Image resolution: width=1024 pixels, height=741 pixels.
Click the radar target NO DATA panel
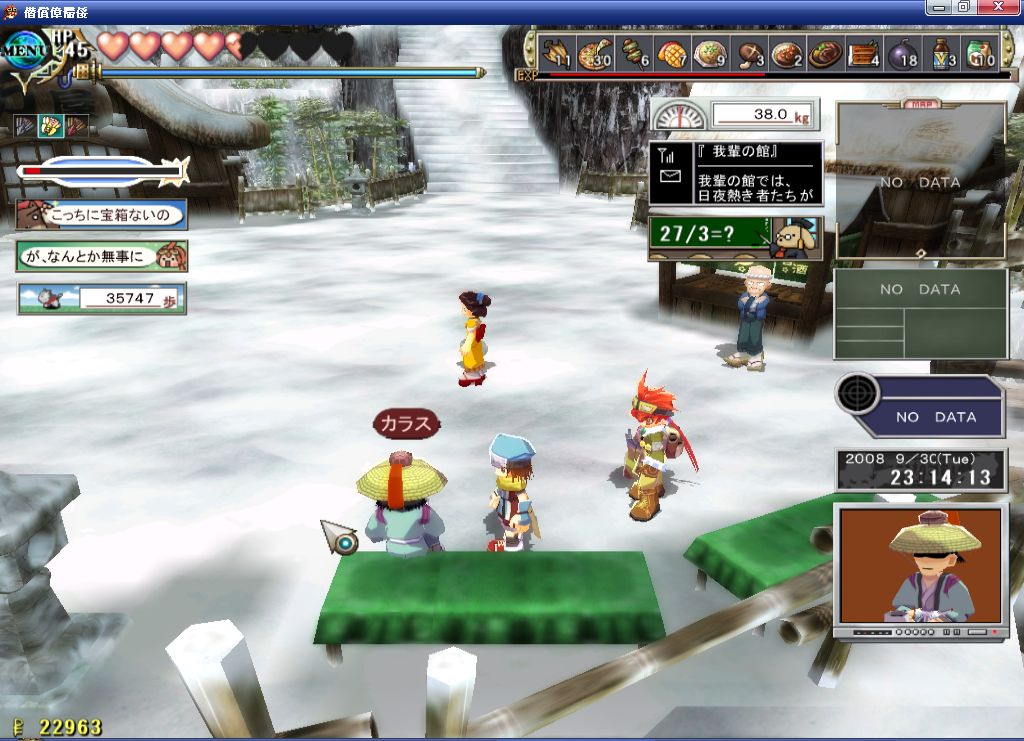pos(920,406)
